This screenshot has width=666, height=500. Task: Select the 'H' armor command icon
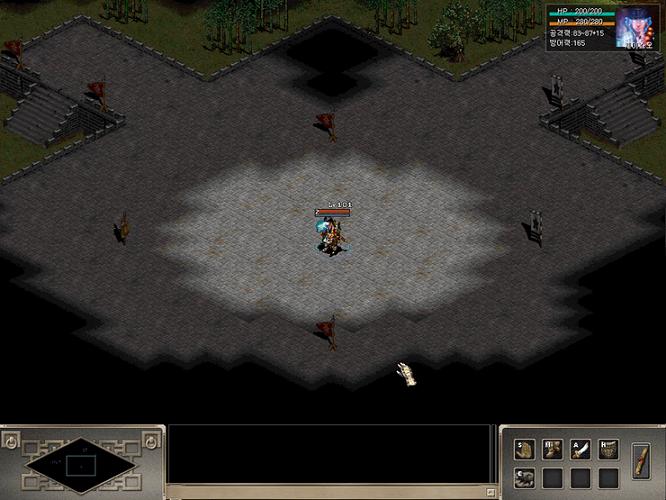click(x=608, y=450)
